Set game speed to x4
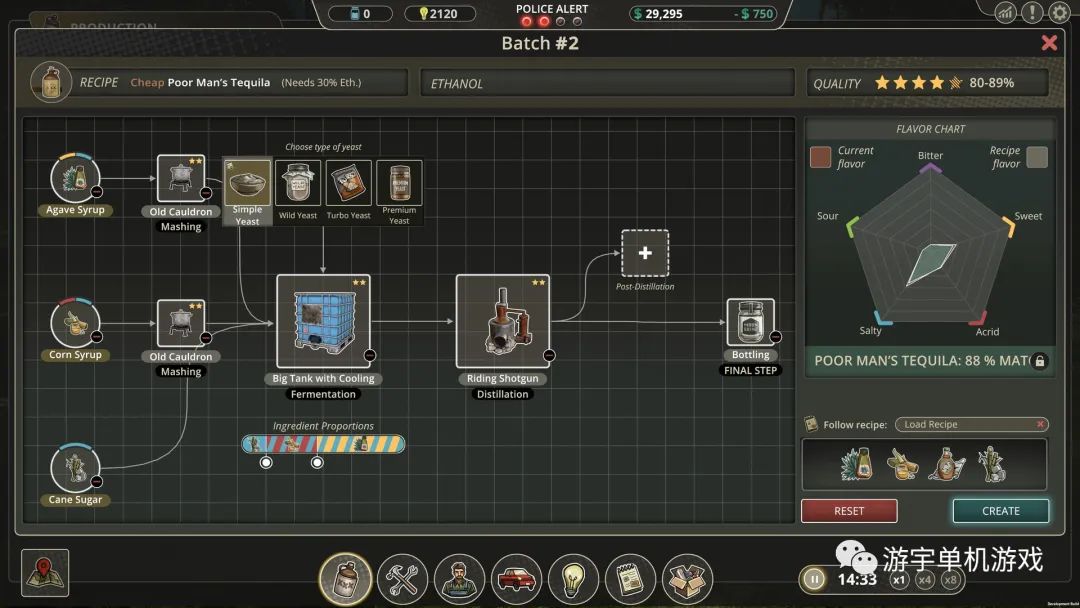The width and height of the screenshot is (1080, 608). (925, 580)
